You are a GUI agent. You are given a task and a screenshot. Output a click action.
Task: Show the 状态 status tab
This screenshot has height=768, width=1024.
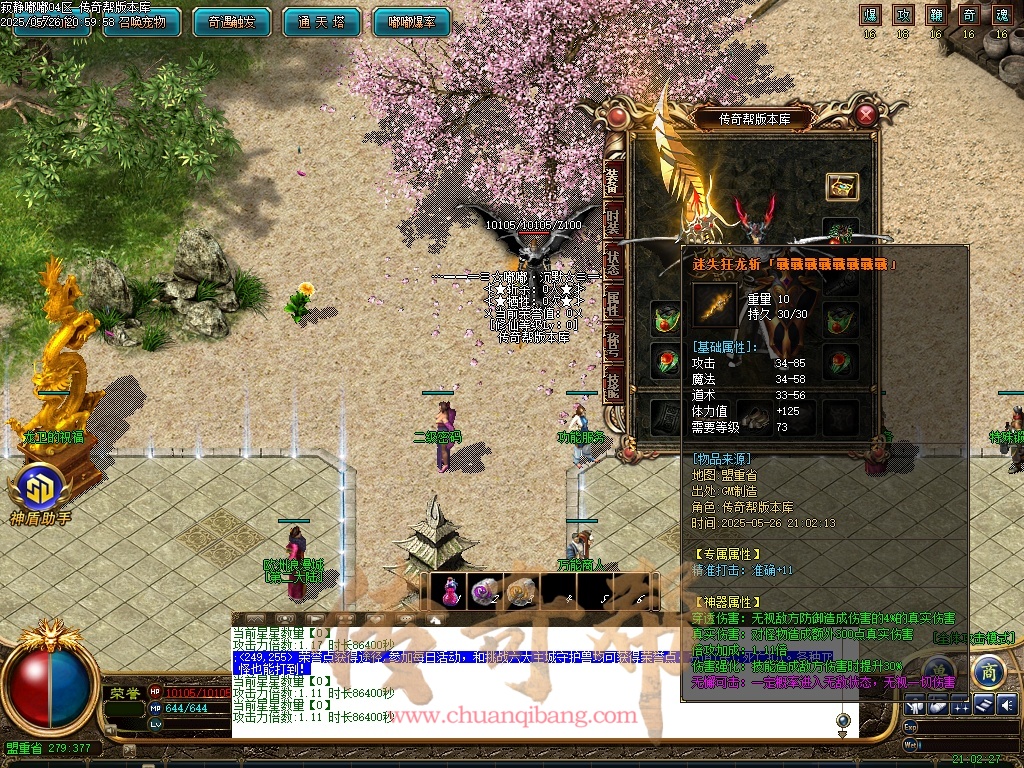click(614, 265)
